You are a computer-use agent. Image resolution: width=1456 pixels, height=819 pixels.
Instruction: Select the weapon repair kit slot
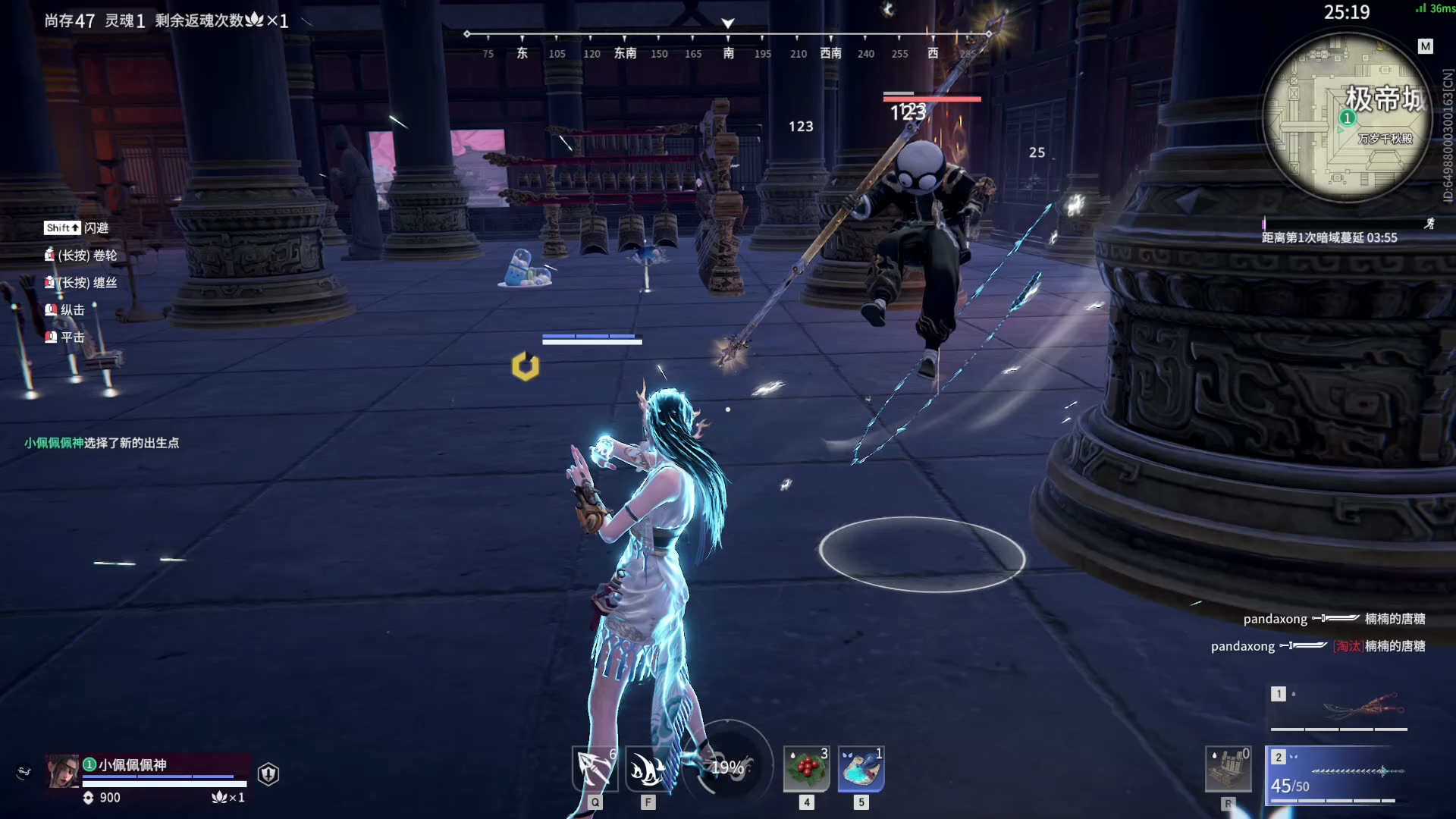point(1228,770)
